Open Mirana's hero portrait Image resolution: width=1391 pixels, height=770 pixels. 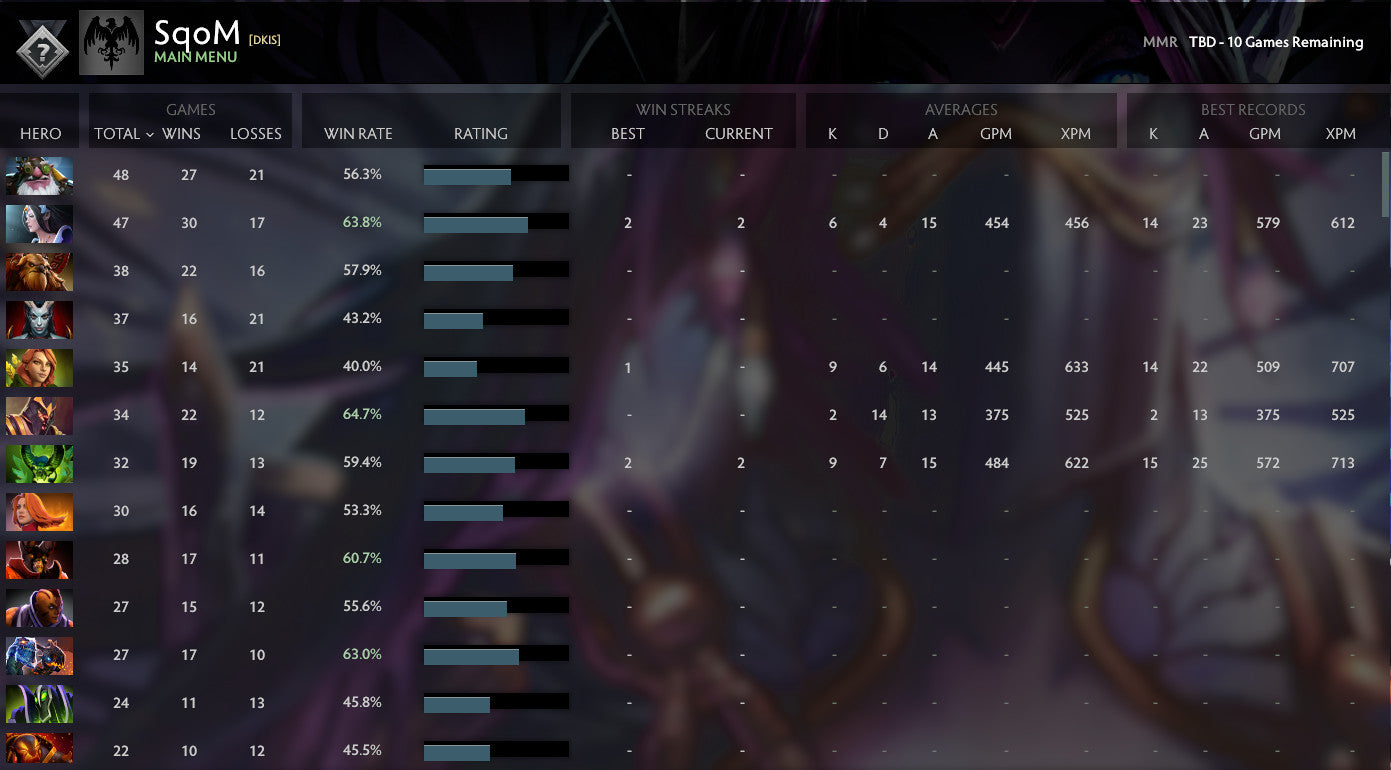tap(39, 223)
